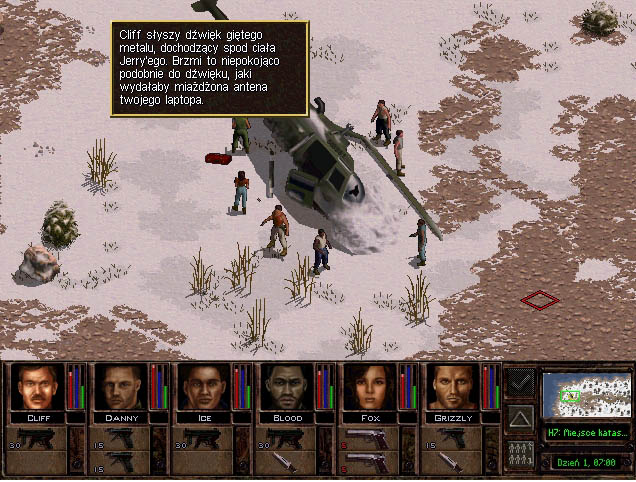Select Danny's portrait
Screen dimensions: 636x482
121,387
